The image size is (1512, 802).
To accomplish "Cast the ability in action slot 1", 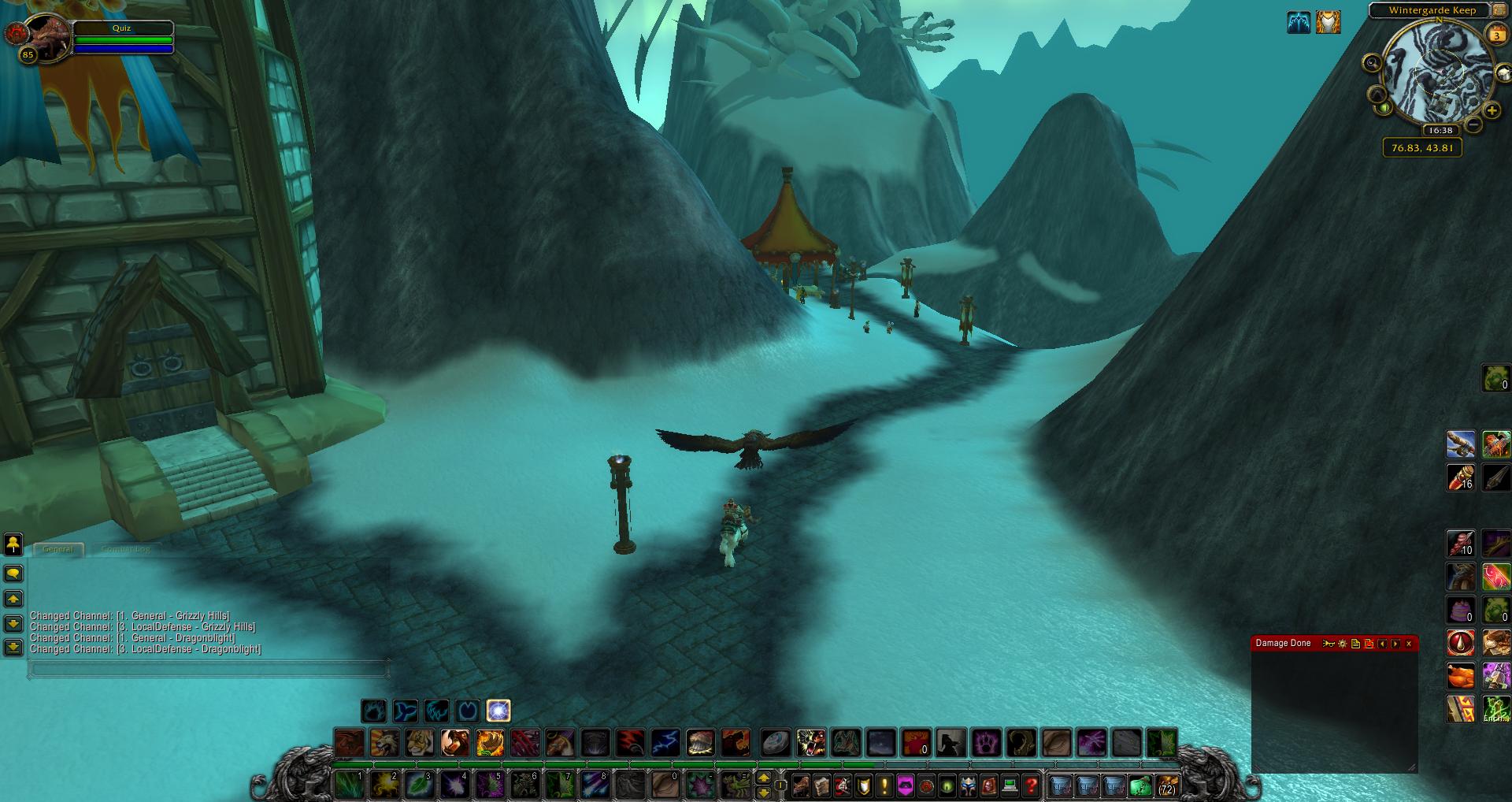I will 348,785.
